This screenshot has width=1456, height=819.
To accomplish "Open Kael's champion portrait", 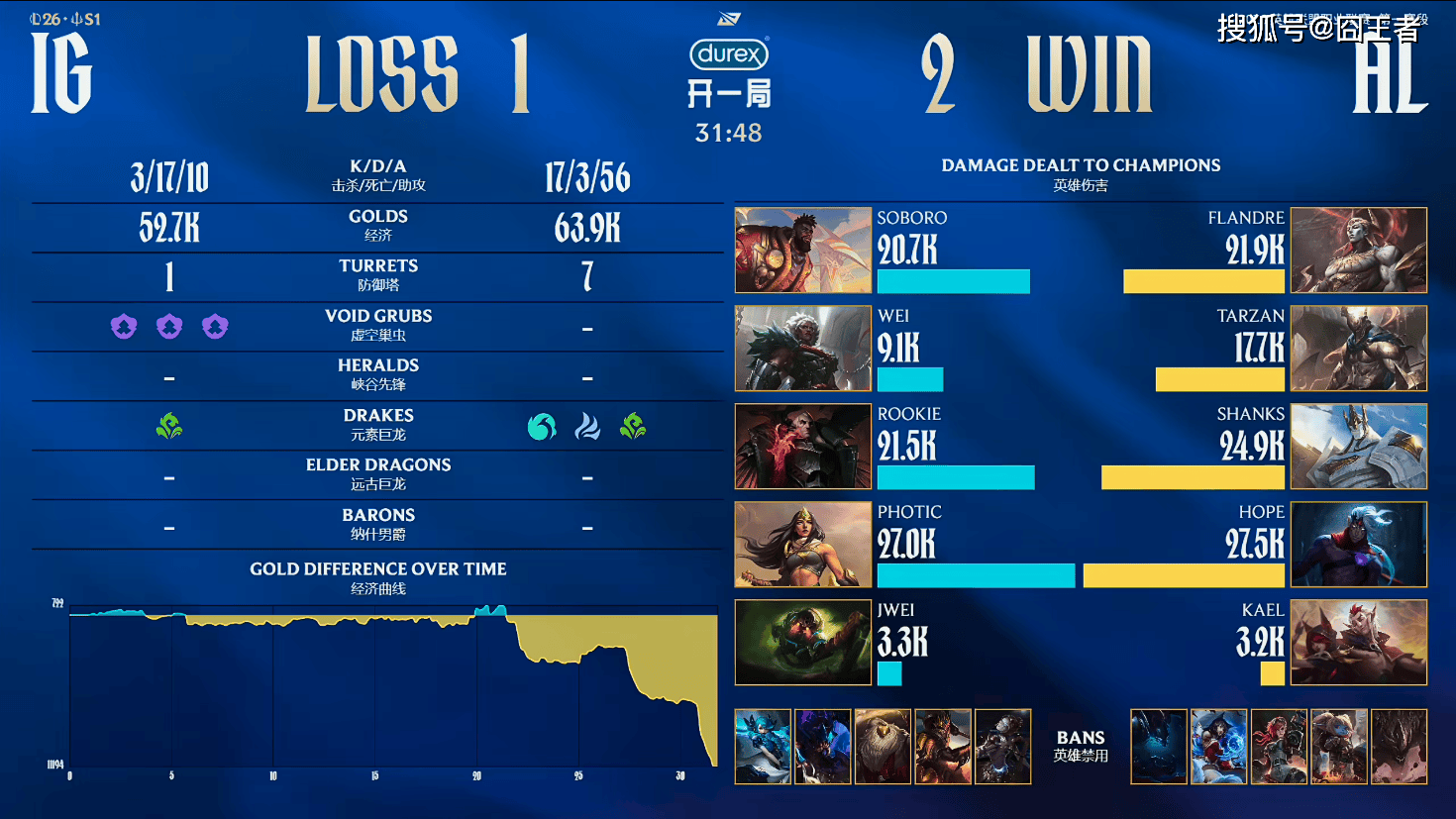I will [x=1359, y=642].
